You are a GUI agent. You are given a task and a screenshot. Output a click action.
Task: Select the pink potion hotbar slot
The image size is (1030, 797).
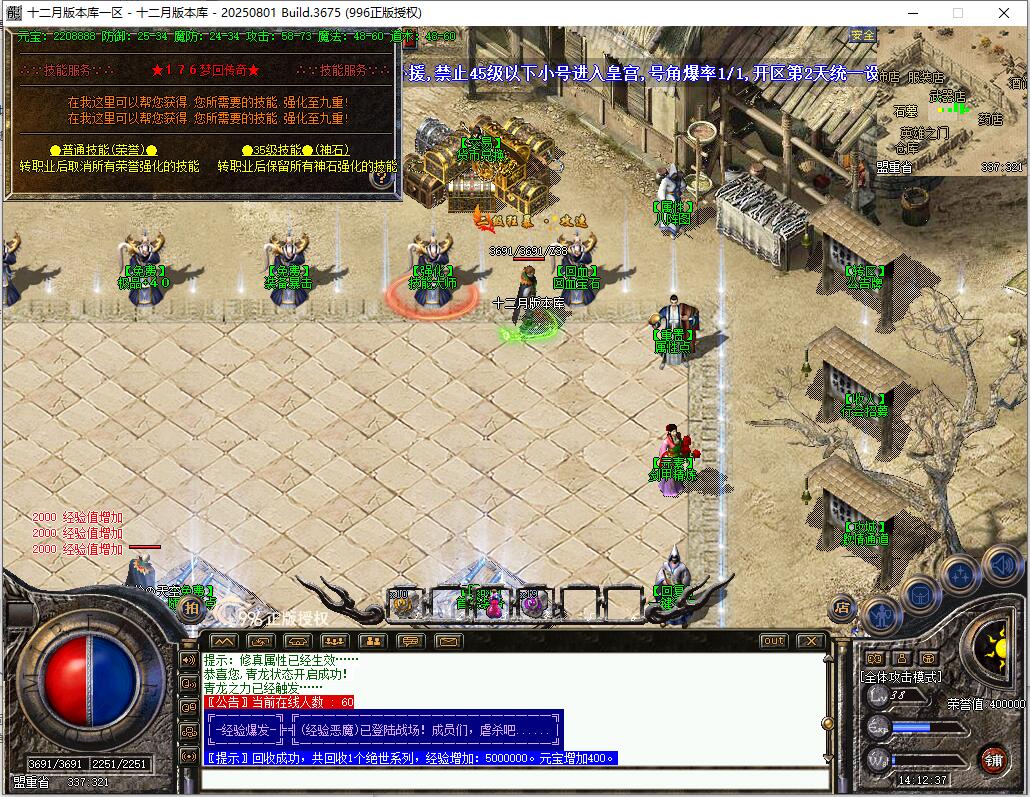click(x=493, y=603)
